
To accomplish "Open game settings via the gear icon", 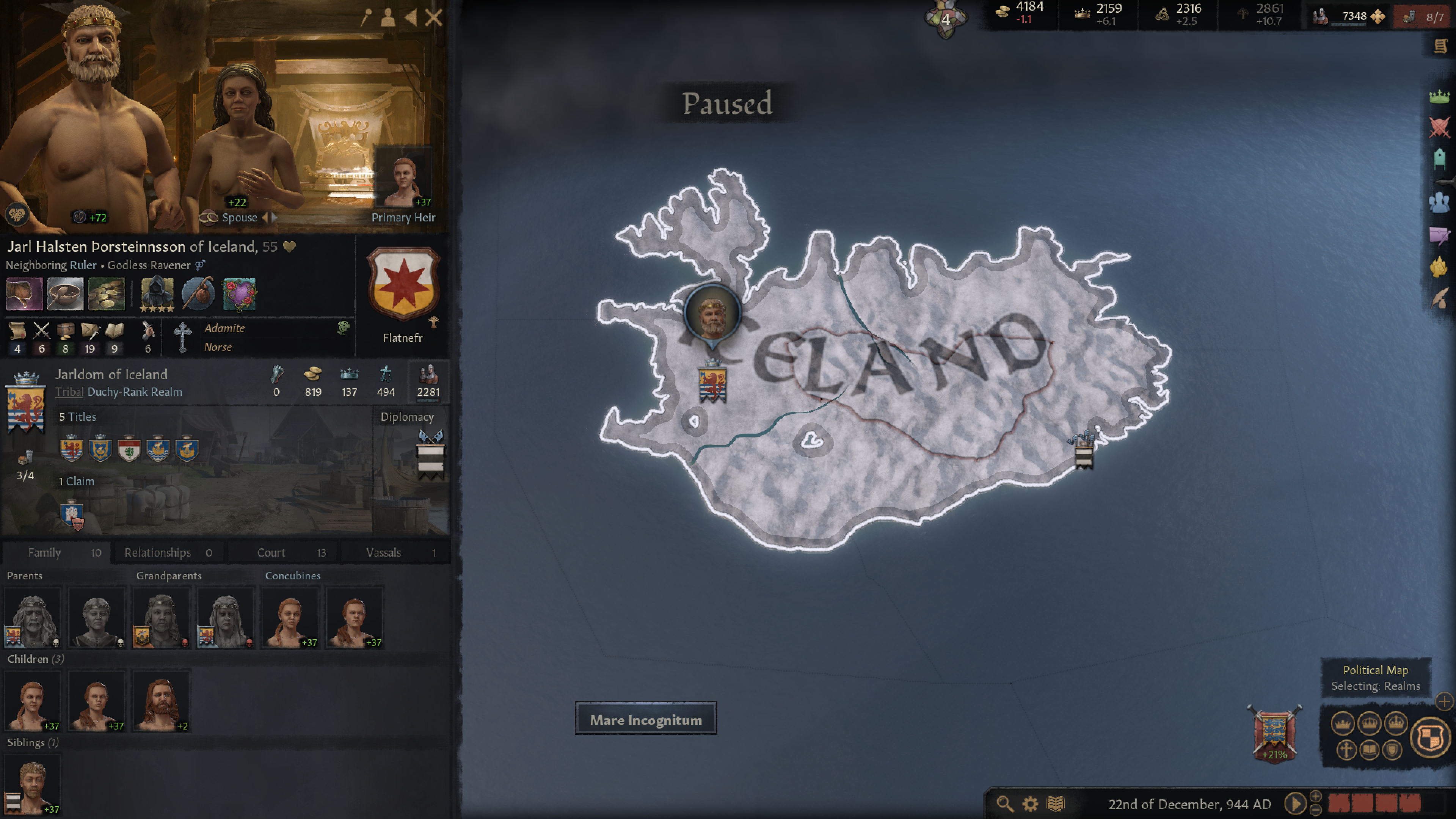I will coord(1031,804).
